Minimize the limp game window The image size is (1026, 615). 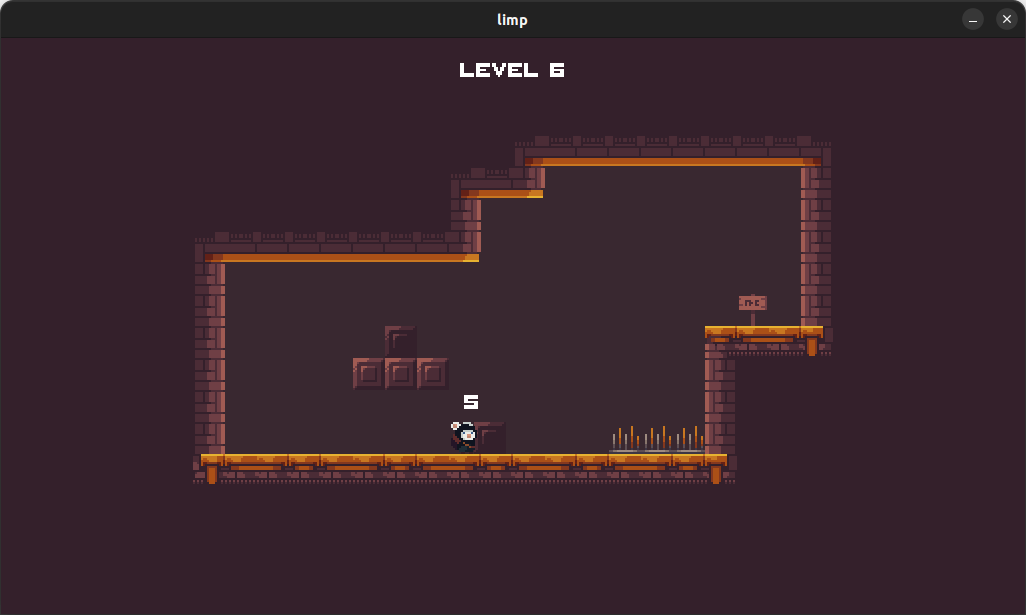[x=973, y=20]
